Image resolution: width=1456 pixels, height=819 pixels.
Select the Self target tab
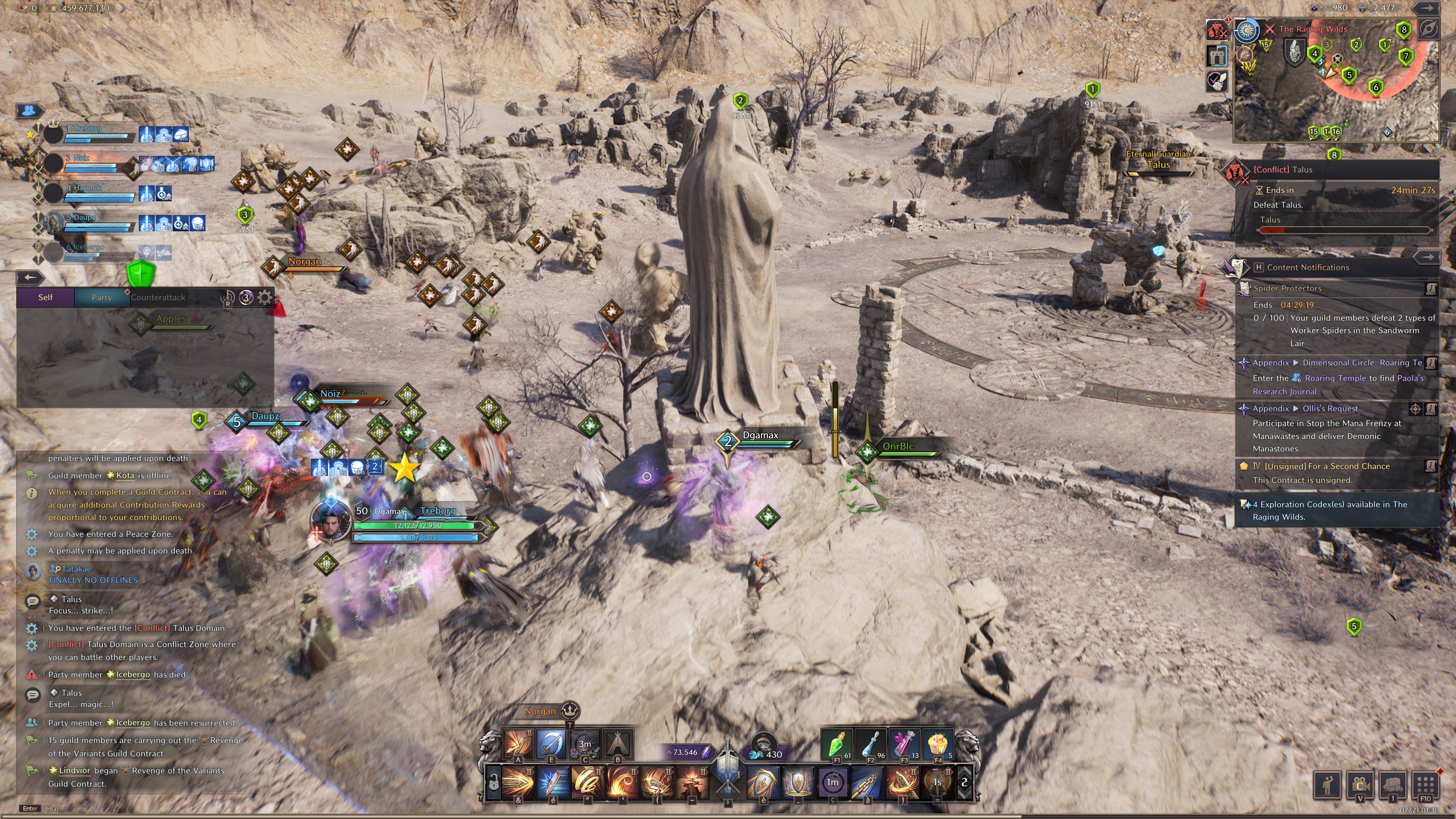tap(45, 297)
